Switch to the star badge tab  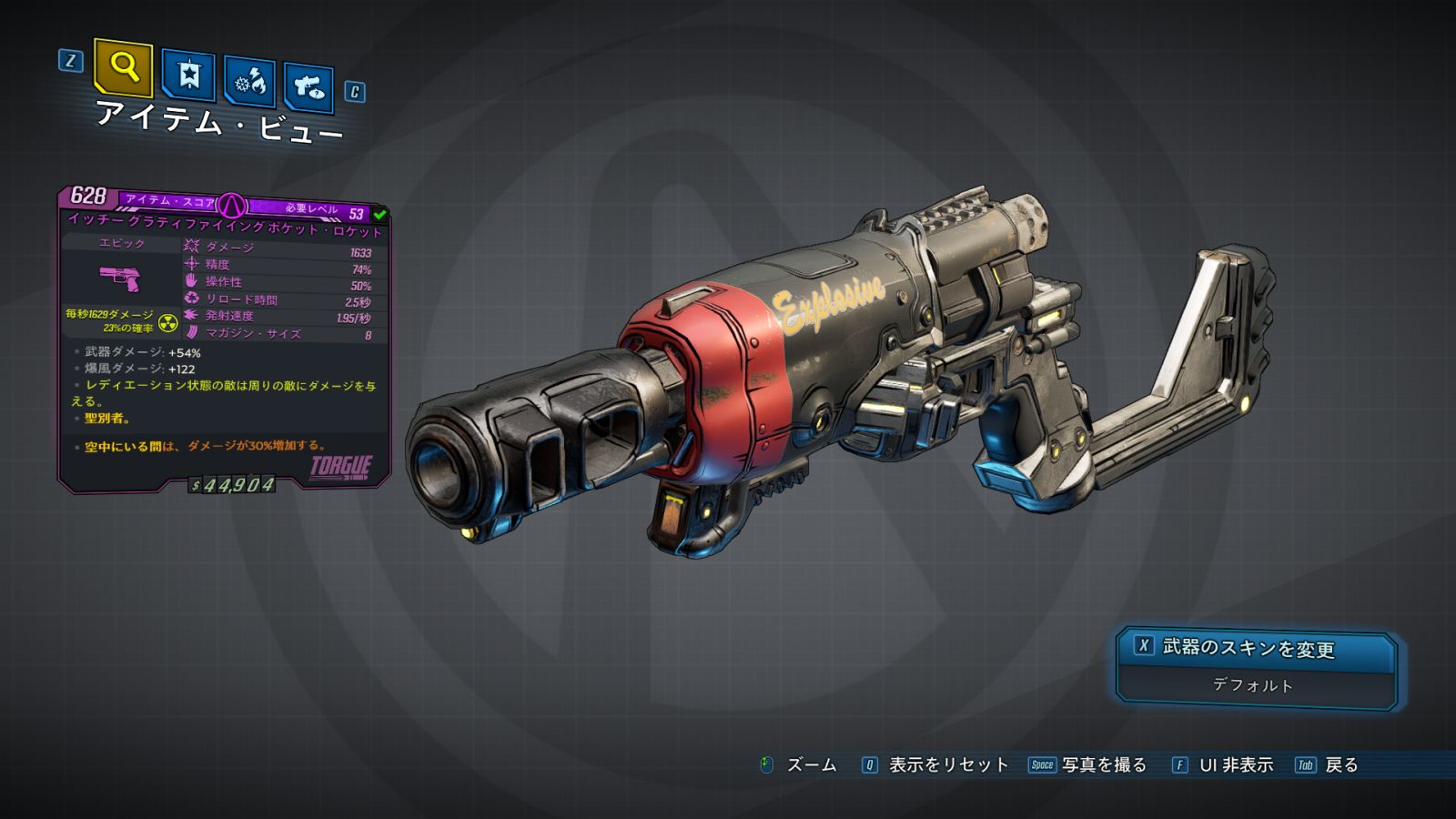tap(188, 75)
